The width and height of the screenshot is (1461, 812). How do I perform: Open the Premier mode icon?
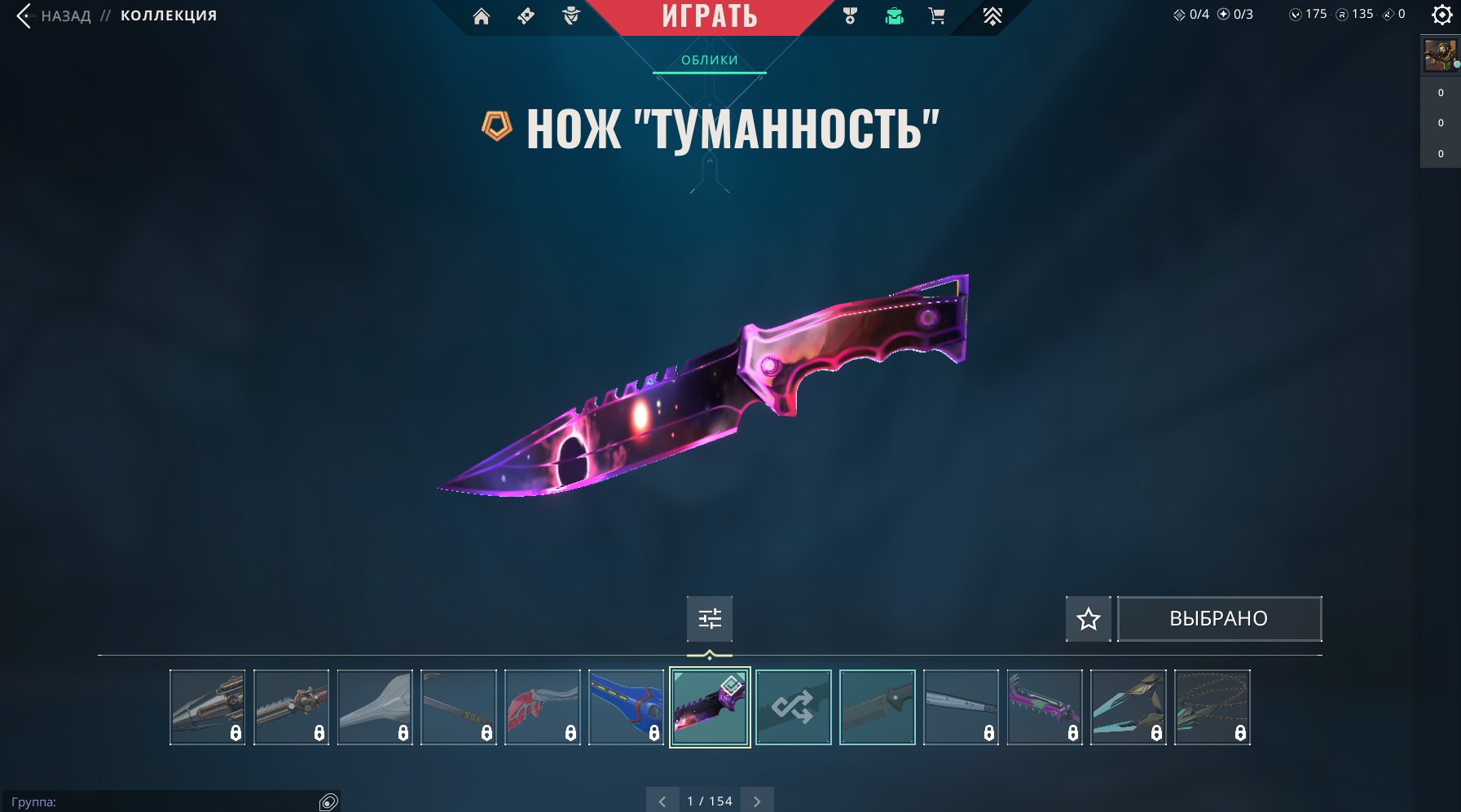tap(993, 15)
